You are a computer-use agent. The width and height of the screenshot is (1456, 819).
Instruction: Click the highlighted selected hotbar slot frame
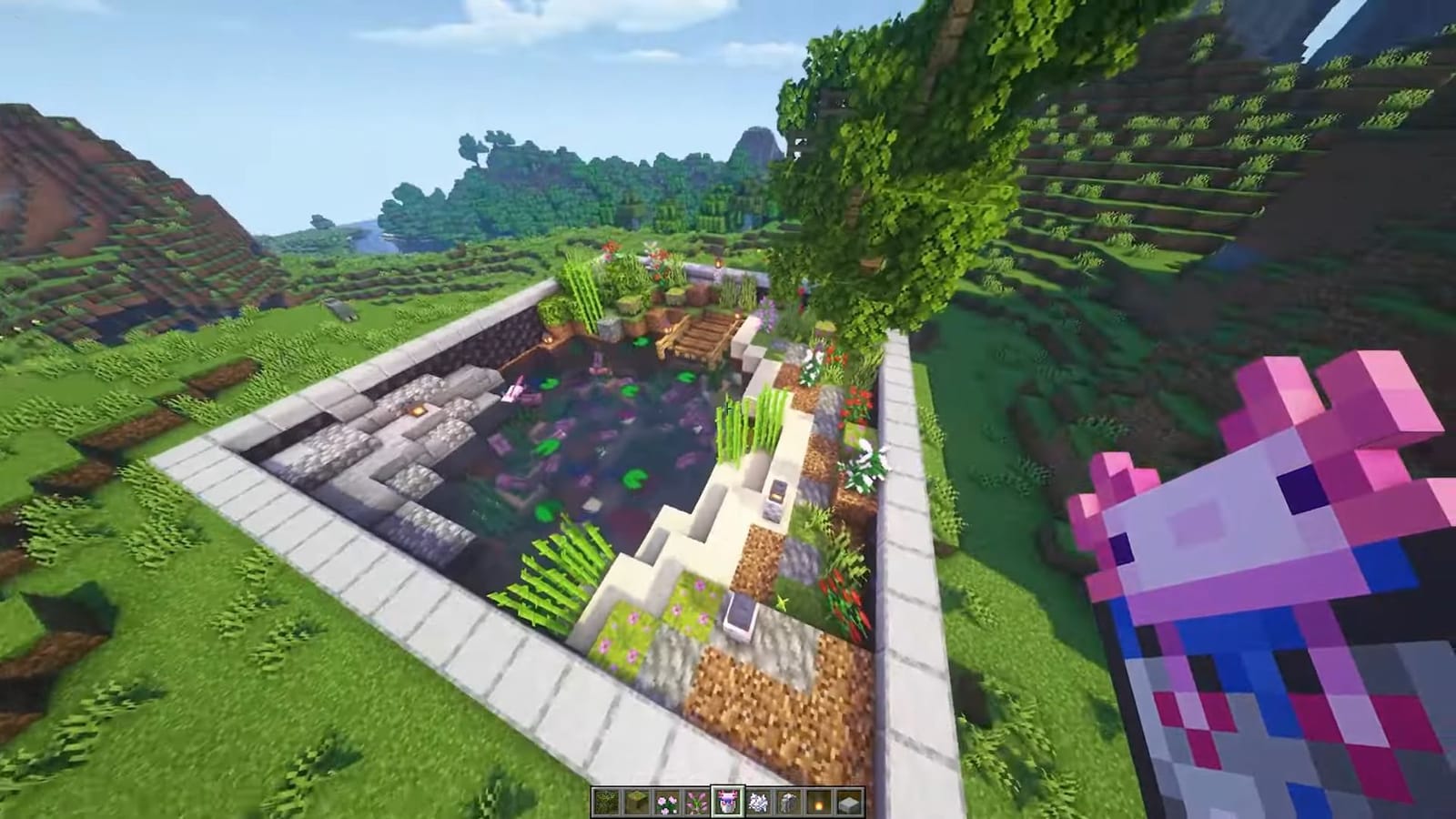coord(729,801)
